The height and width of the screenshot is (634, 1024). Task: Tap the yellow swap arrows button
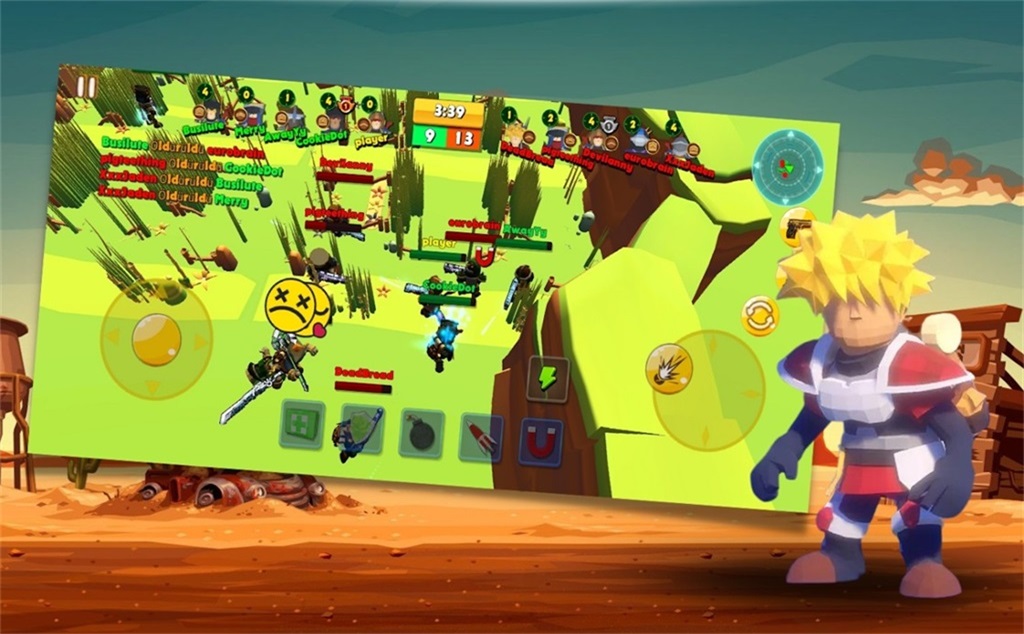click(x=760, y=316)
